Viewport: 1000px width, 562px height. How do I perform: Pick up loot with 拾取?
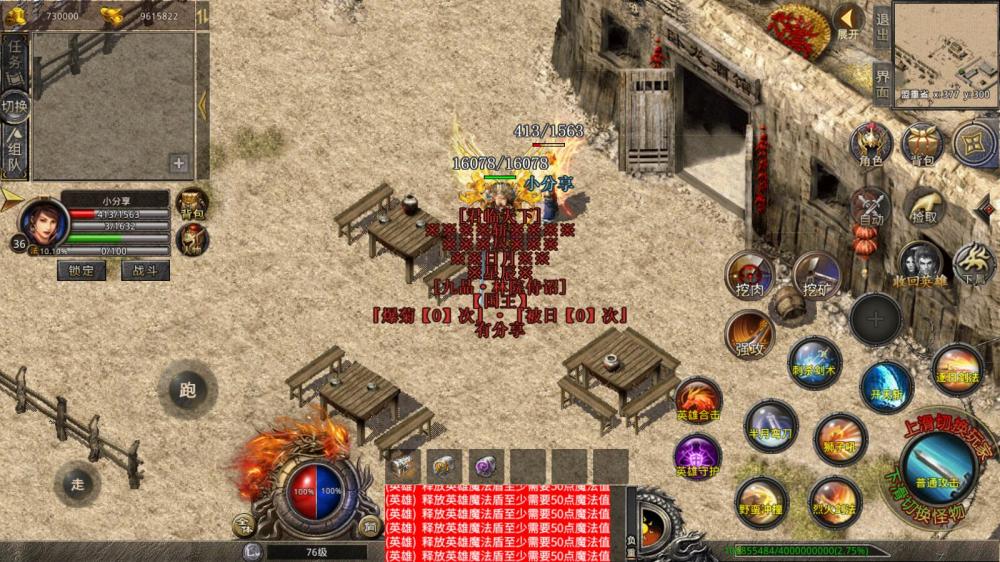click(x=926, y=207)
